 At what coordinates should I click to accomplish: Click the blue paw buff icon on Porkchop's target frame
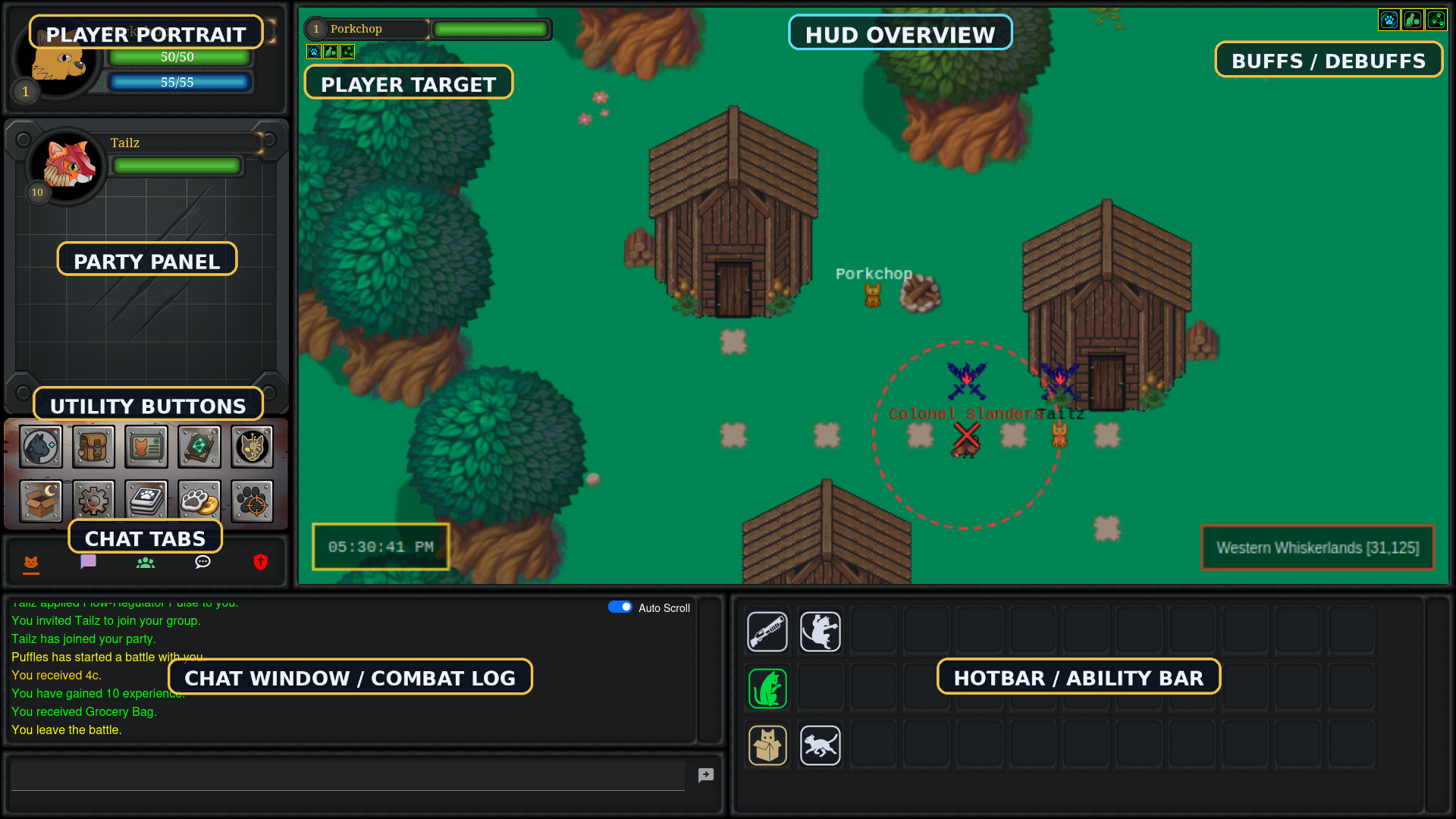pos(313,51)
